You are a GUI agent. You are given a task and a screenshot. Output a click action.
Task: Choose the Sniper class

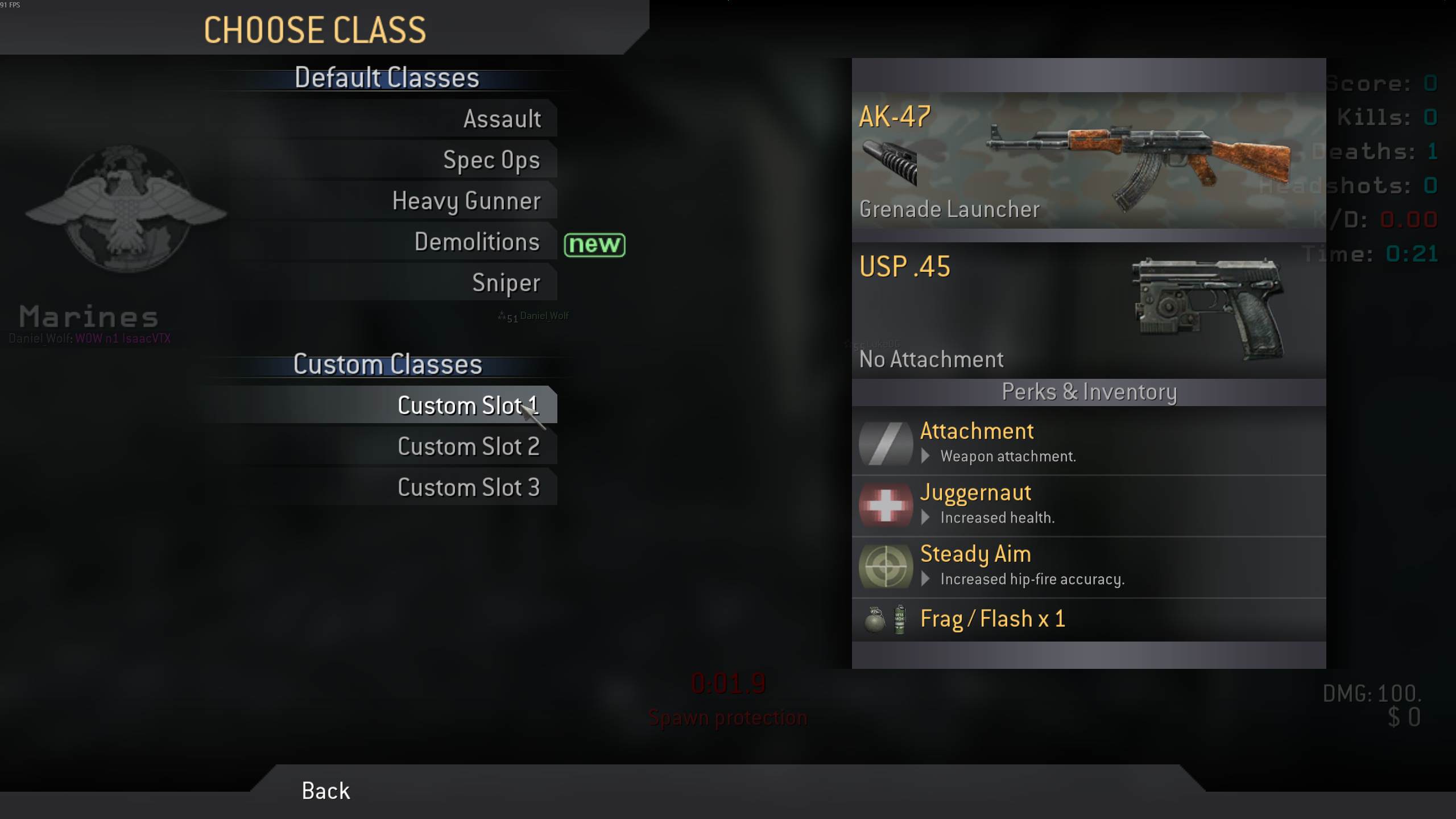[x=506, y=283]
